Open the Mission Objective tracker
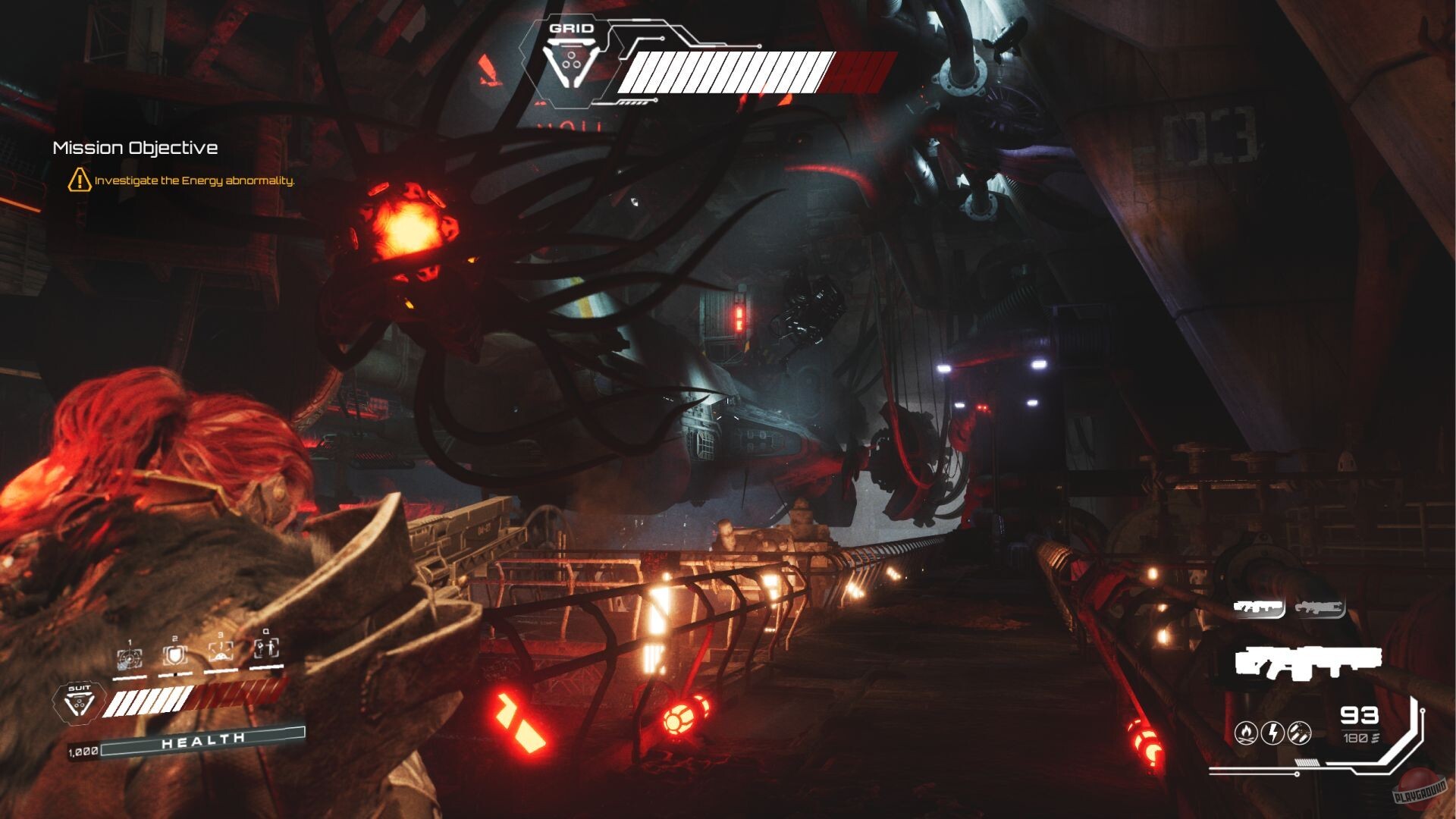Viewport: 1456px width, 819px height. coord(135,148)
